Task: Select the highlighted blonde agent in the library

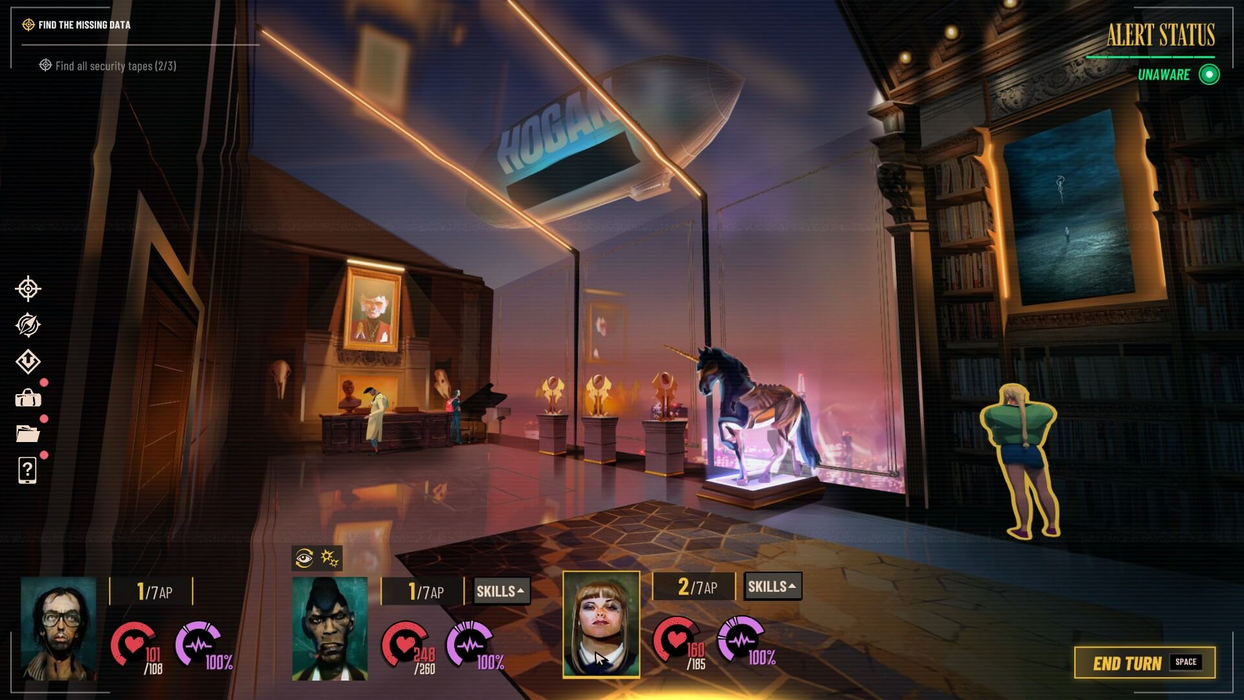Action: (1020, 455)
